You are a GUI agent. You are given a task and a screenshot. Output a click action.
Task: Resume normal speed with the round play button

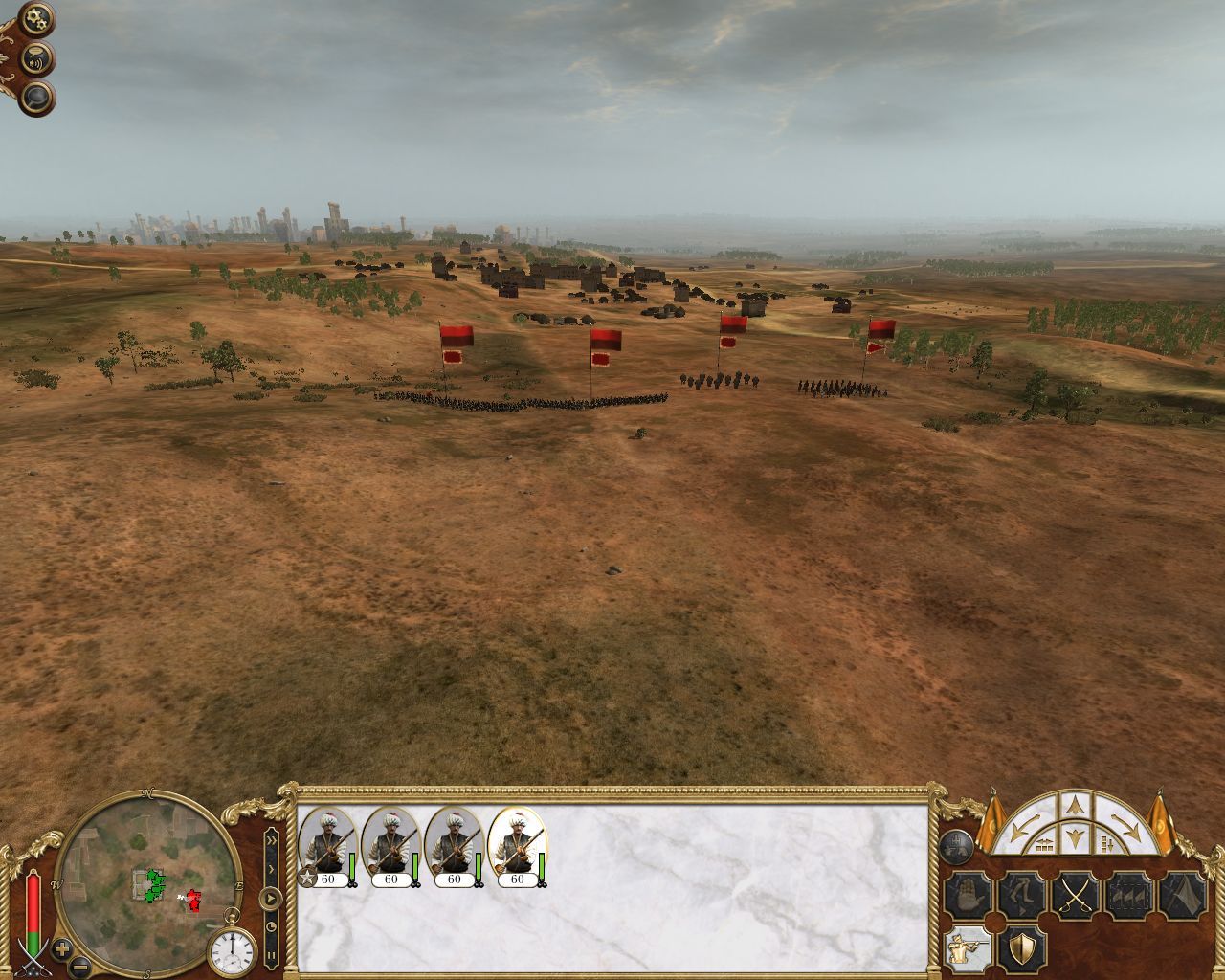click(x=271, y=899)
